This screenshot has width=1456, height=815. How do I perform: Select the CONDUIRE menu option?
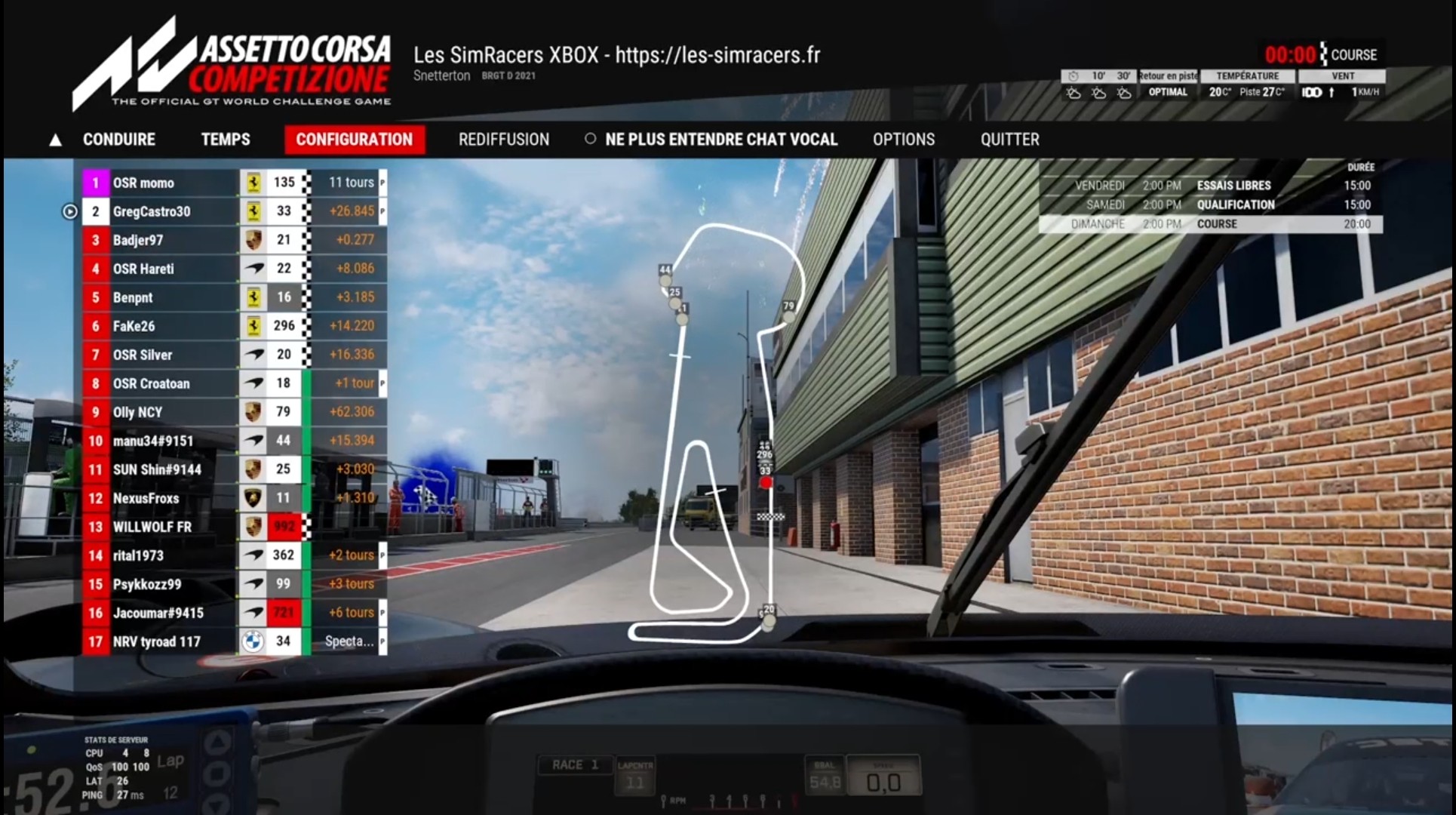(x=118, y=140)
